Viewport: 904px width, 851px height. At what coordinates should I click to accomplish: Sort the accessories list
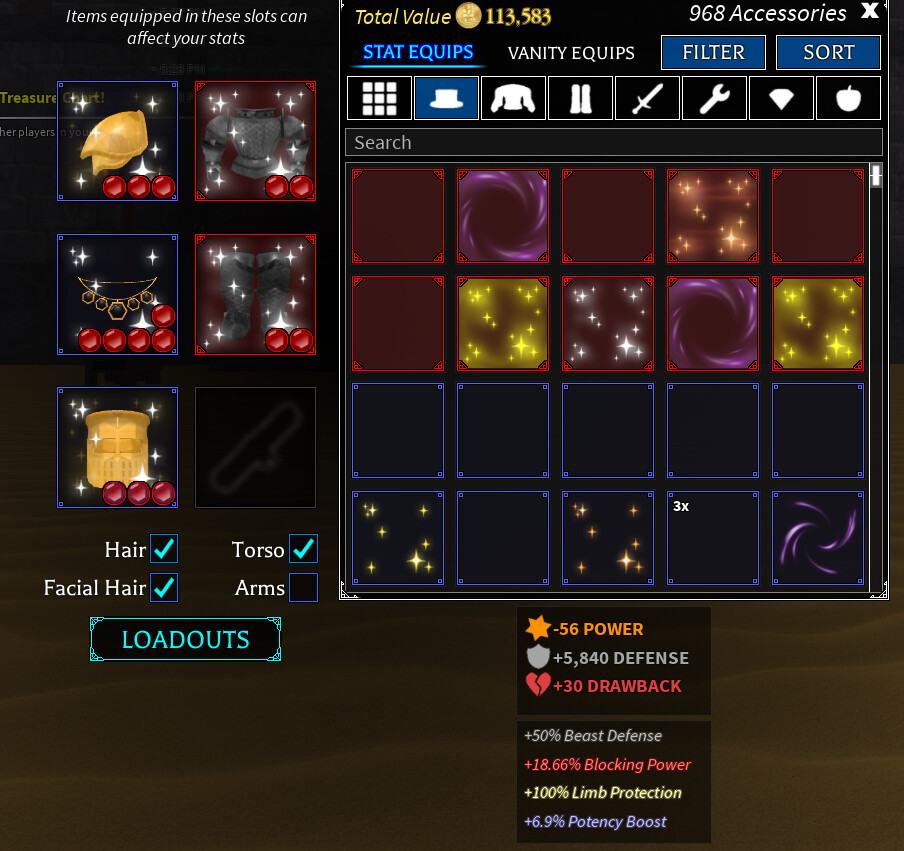click(x=828, y=53)
